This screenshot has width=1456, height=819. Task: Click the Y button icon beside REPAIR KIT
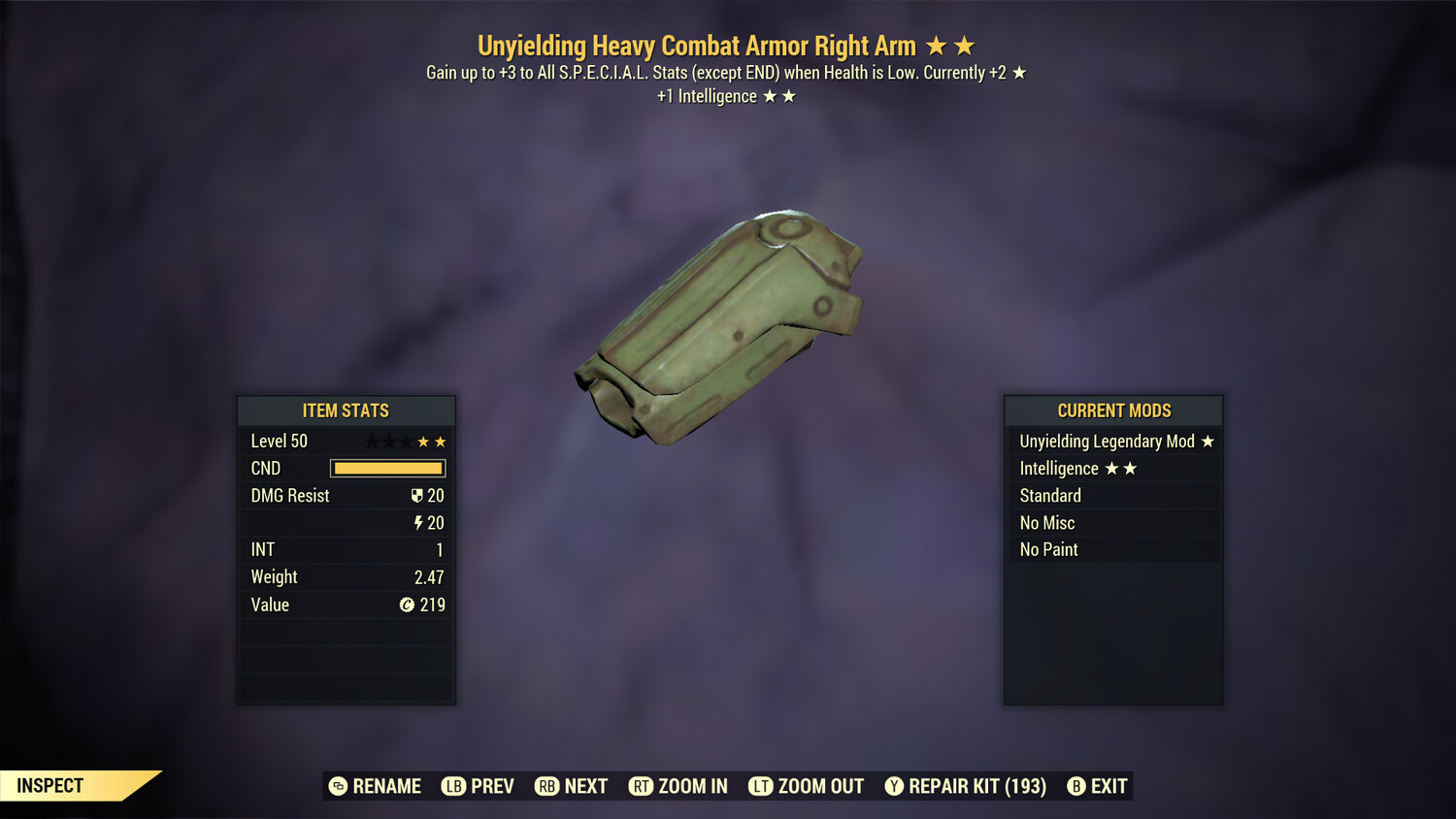[x=894, y=786]
